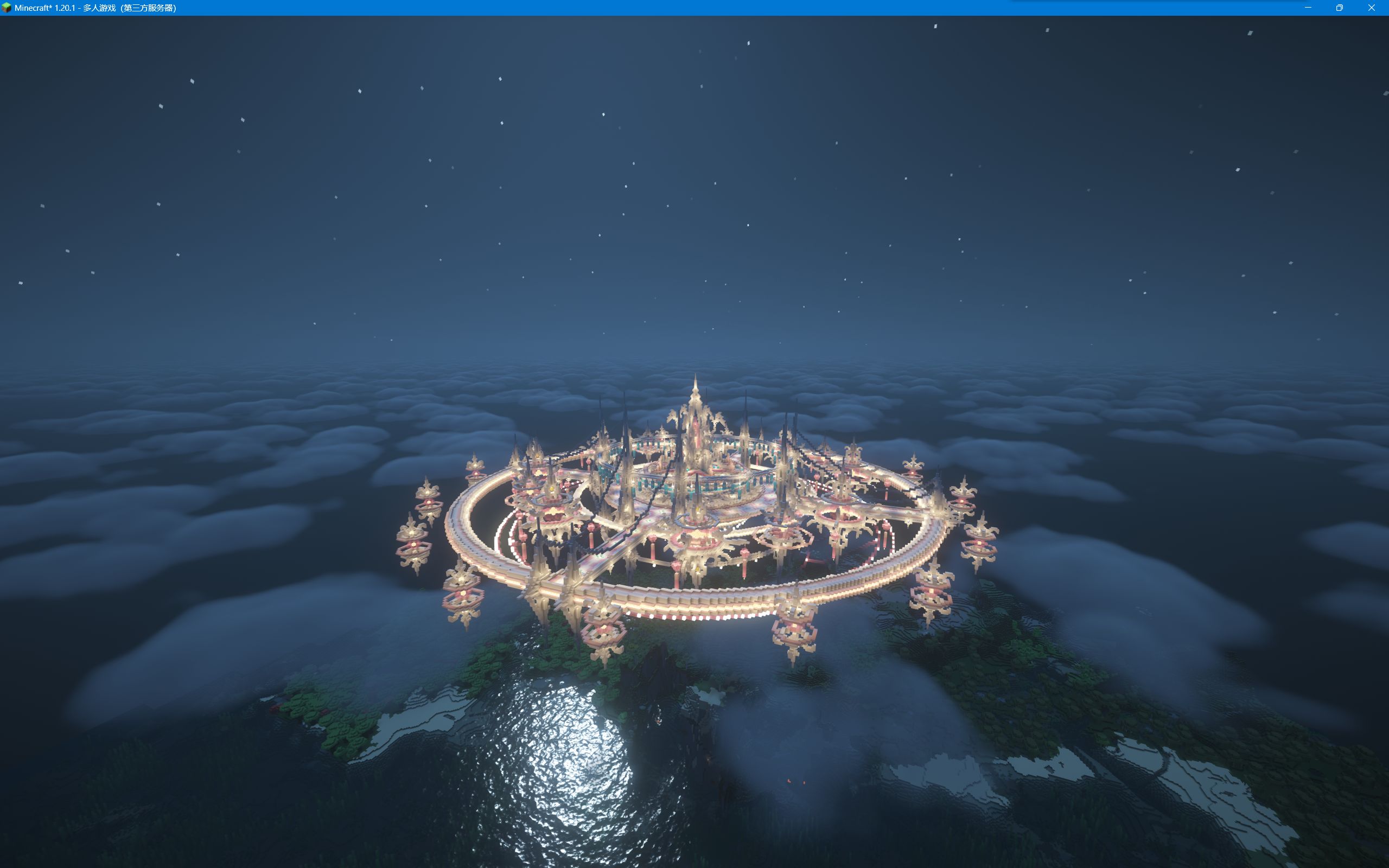The width and height of the screenshot is (1389, 868).
Task: Restore down the Minecraft window
Action: coord(1340,8)
